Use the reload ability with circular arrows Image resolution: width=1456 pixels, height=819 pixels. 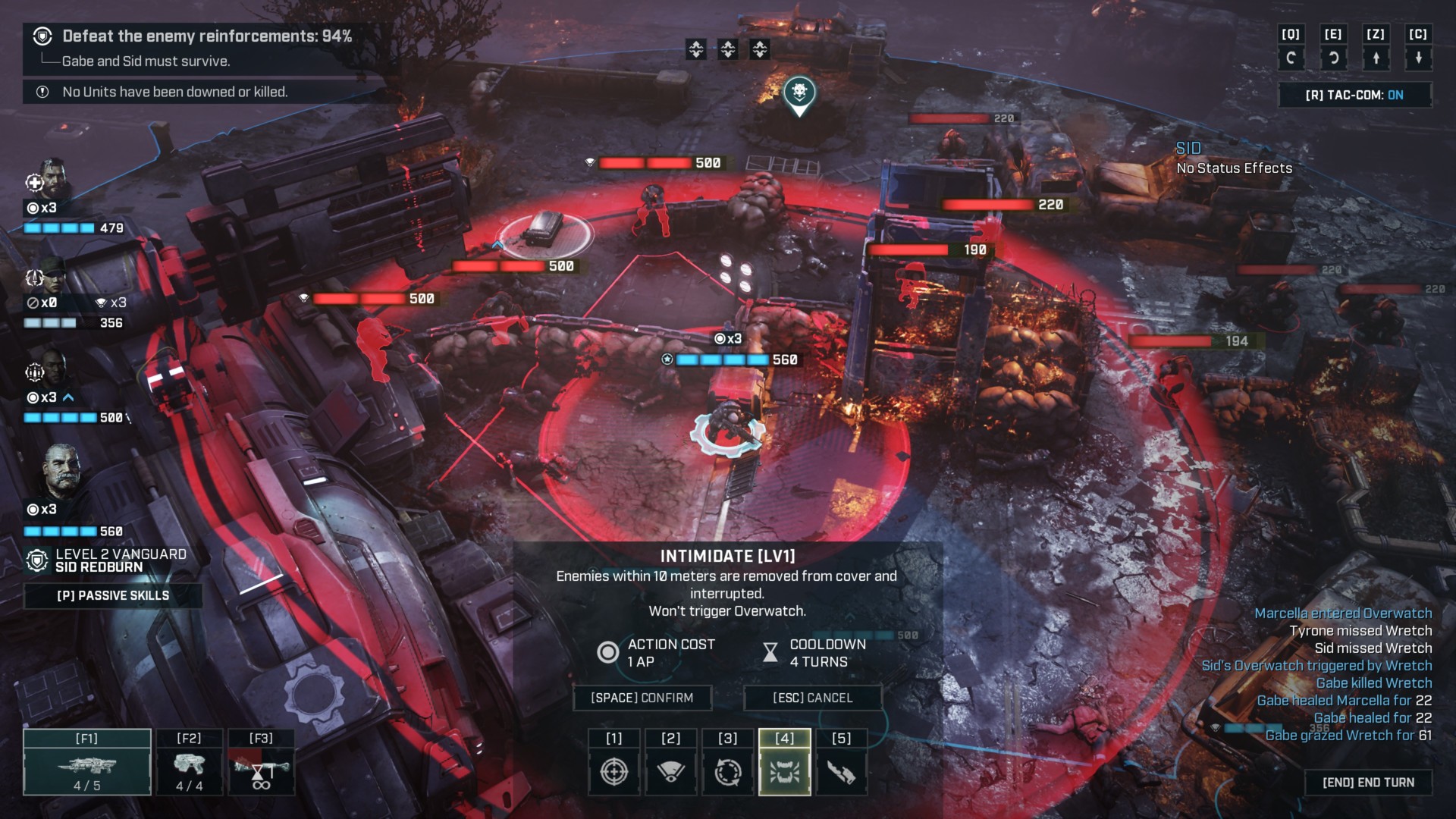coord(728,772)
